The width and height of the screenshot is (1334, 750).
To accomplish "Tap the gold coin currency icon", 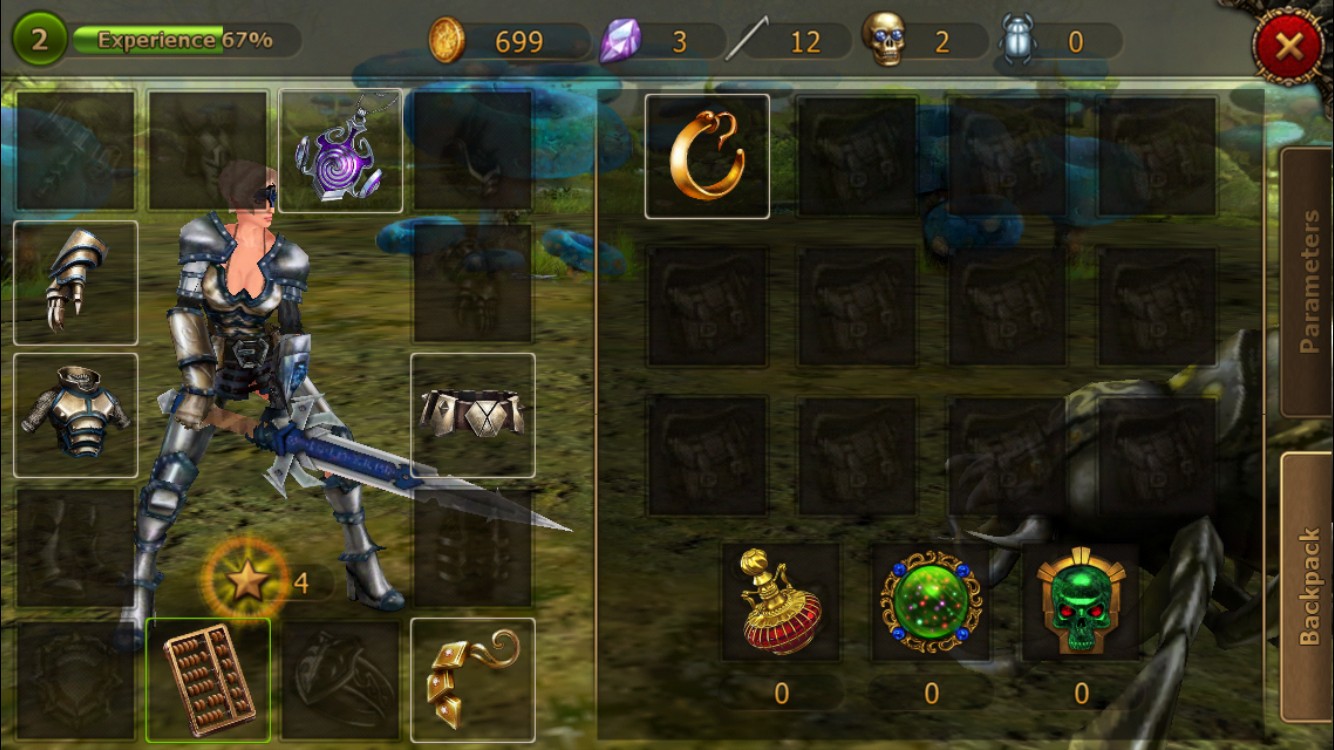I will pyautogui.click(x=447, y=41).
